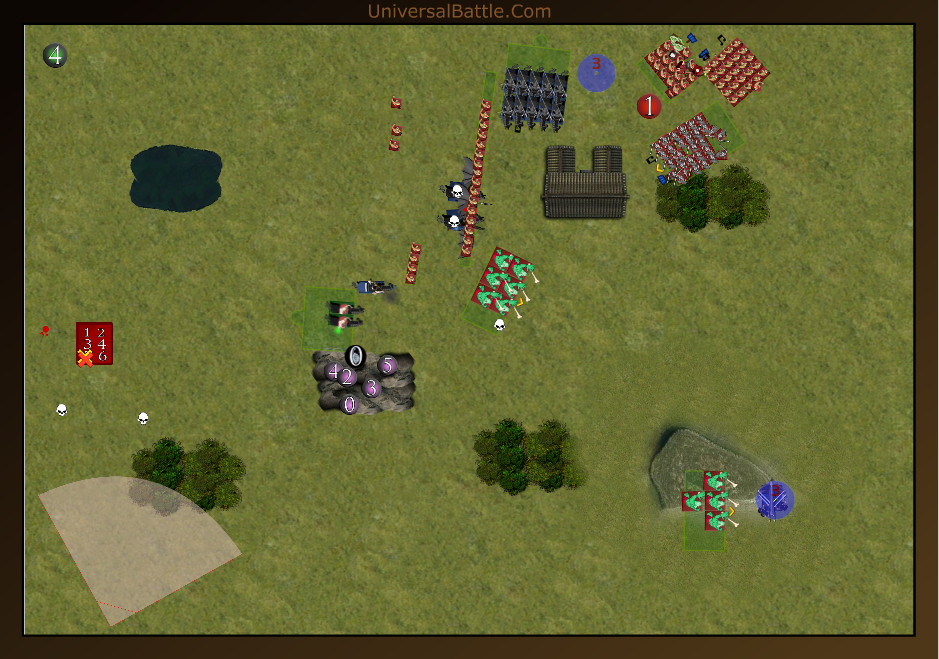Select the red number 1 token
The width and height of the screenshot is (939, 659).
point(649,106)
